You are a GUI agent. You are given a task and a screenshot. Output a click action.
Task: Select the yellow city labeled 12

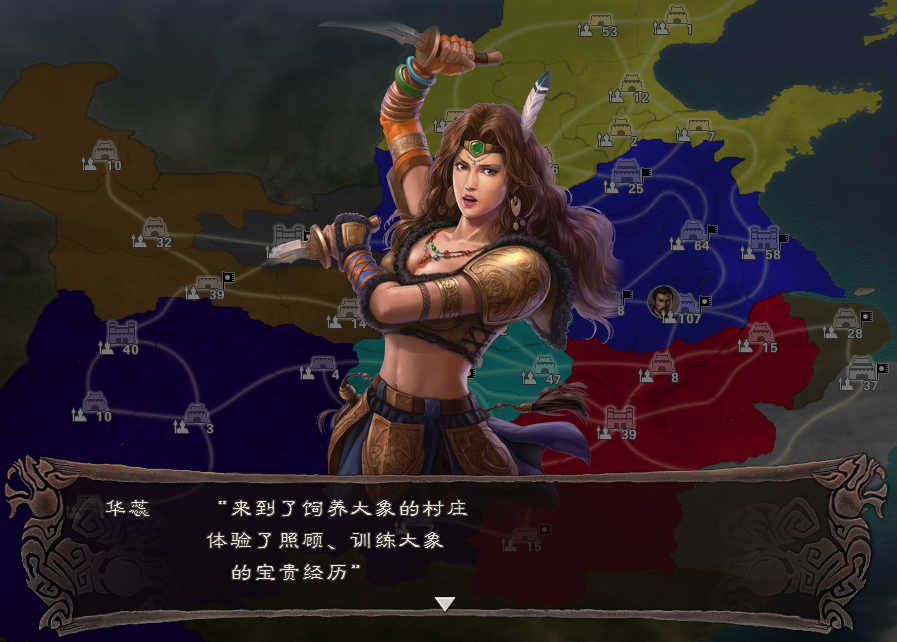point(632,84)
